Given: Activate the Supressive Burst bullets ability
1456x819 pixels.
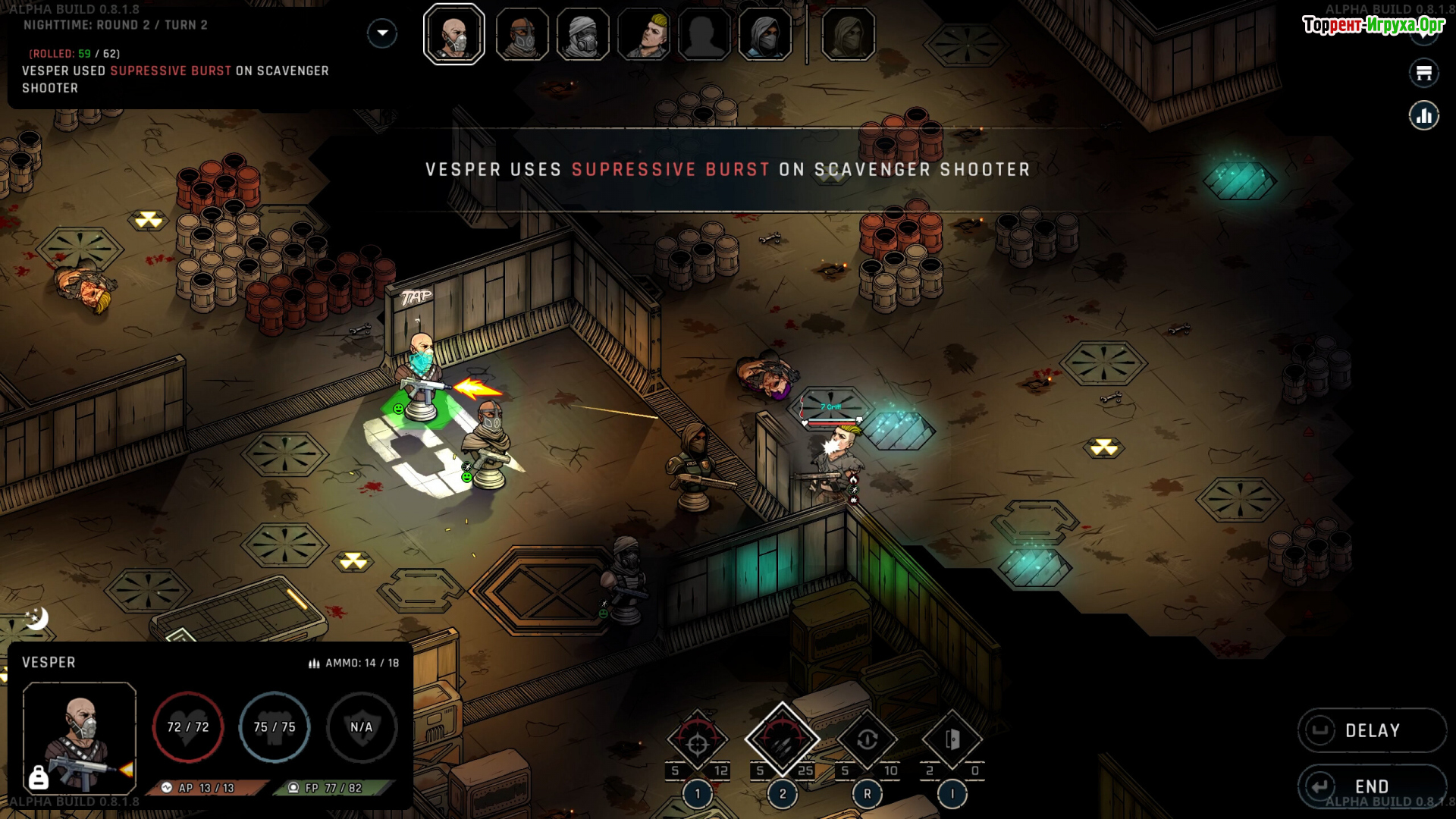Looking at the screenshot, I should (783, 740).
